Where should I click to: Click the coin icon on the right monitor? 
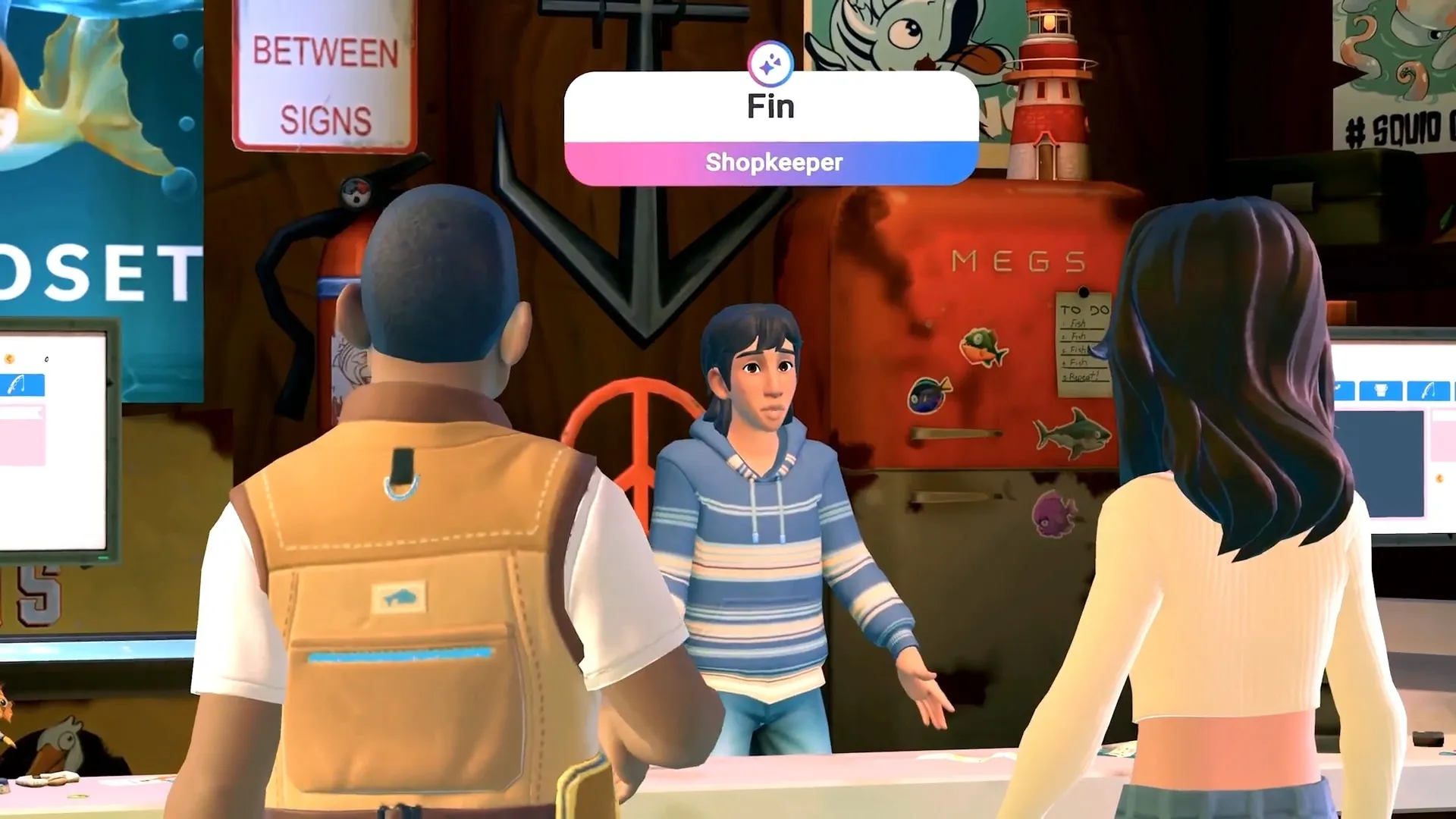coord(1439,479)
